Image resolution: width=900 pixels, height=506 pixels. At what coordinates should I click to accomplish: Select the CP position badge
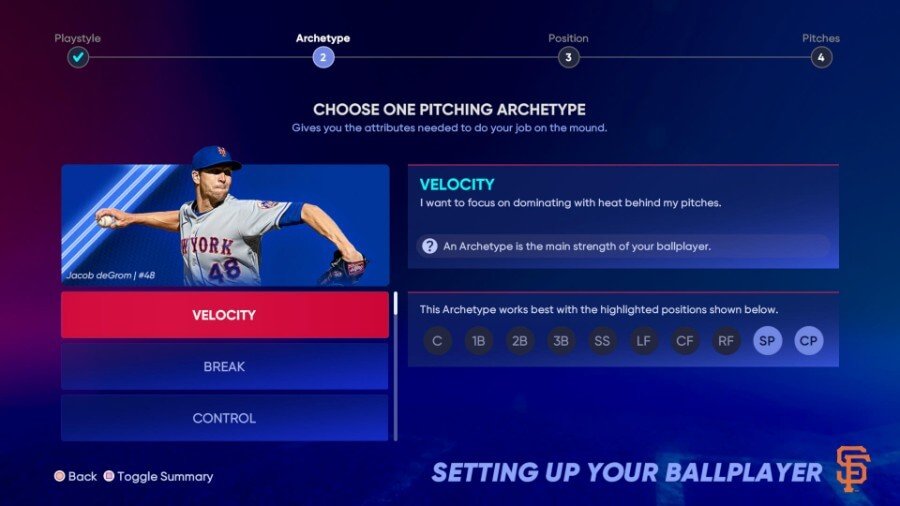809,341
